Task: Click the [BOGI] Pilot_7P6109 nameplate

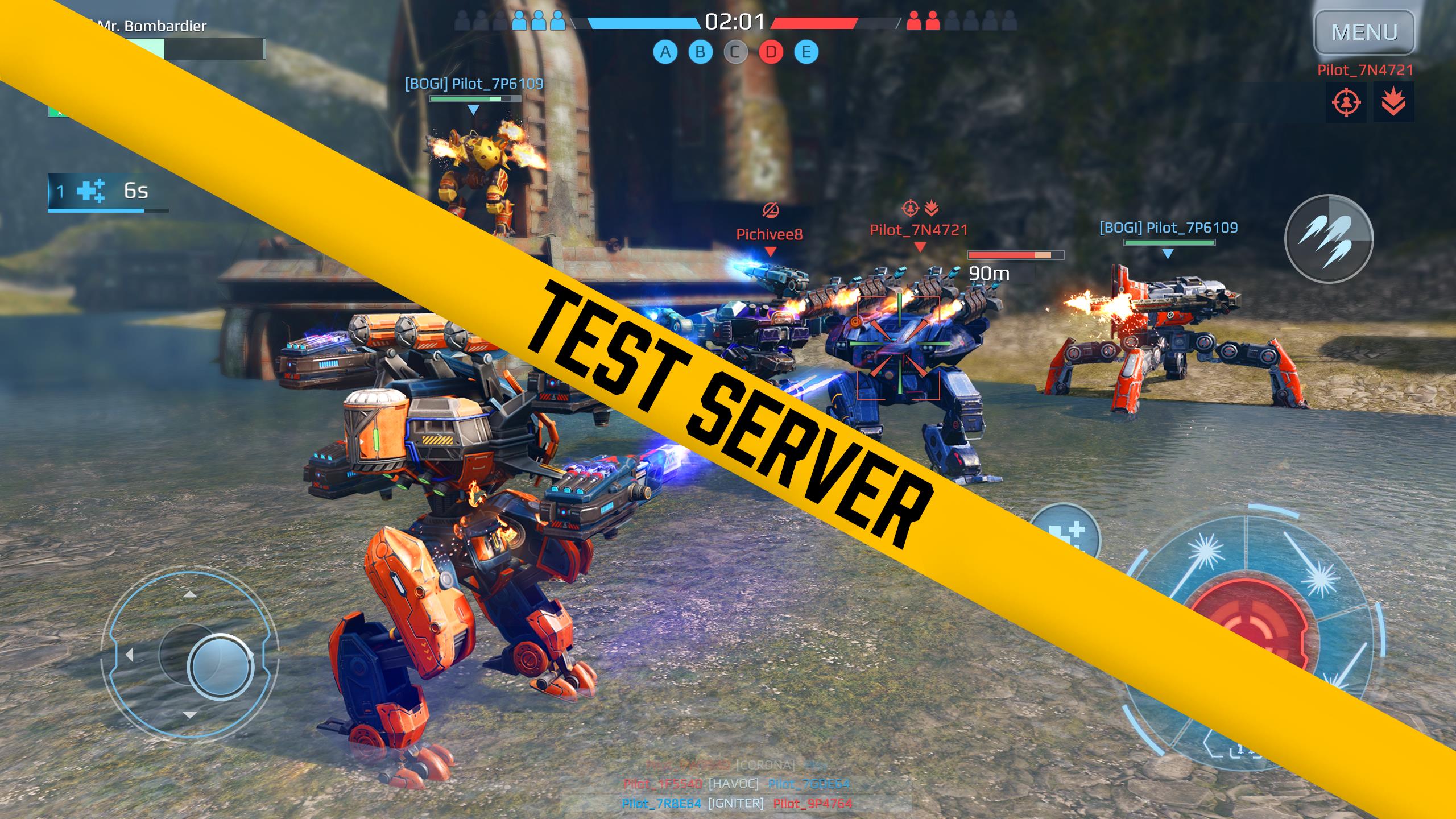Action: [473, 82]
